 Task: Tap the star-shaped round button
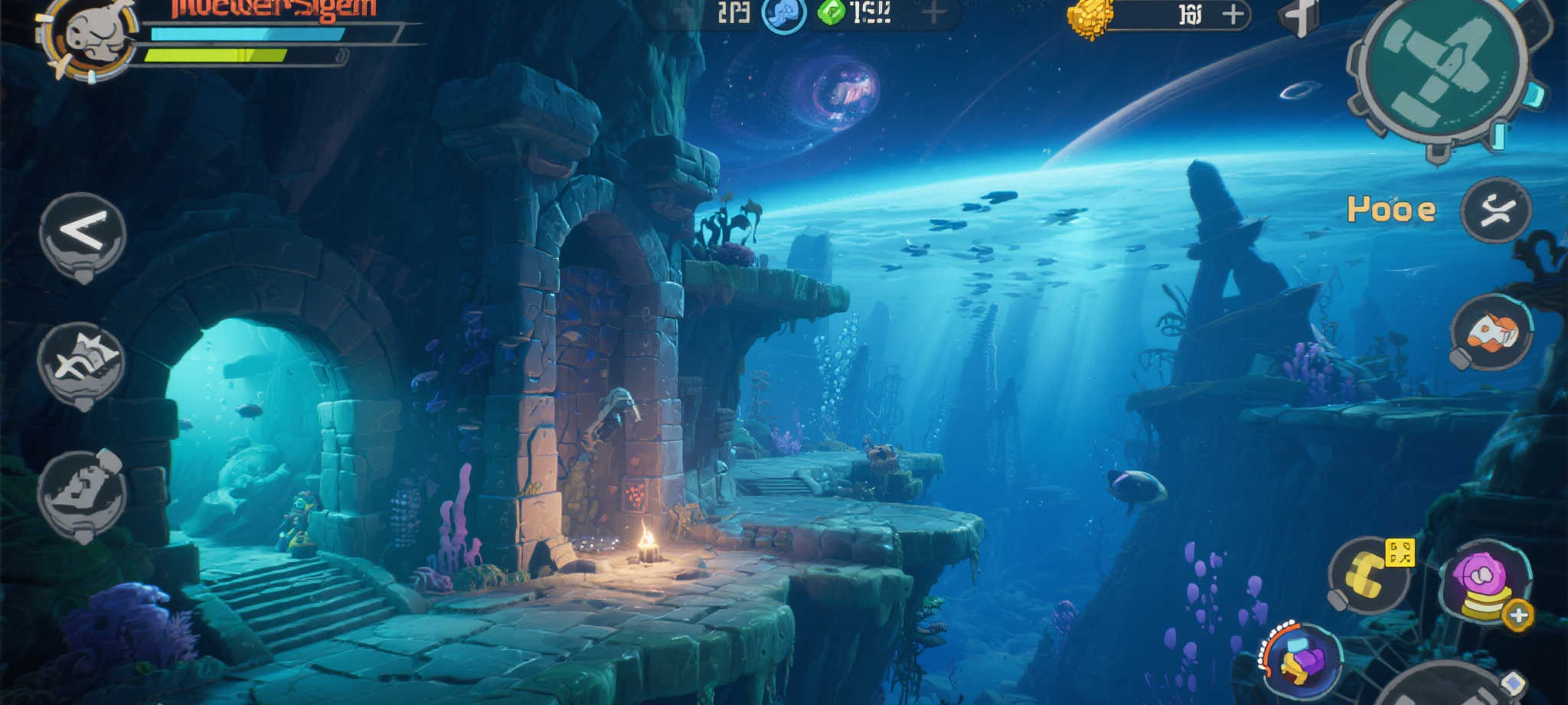pyautogui.click(x=82, y=363)
